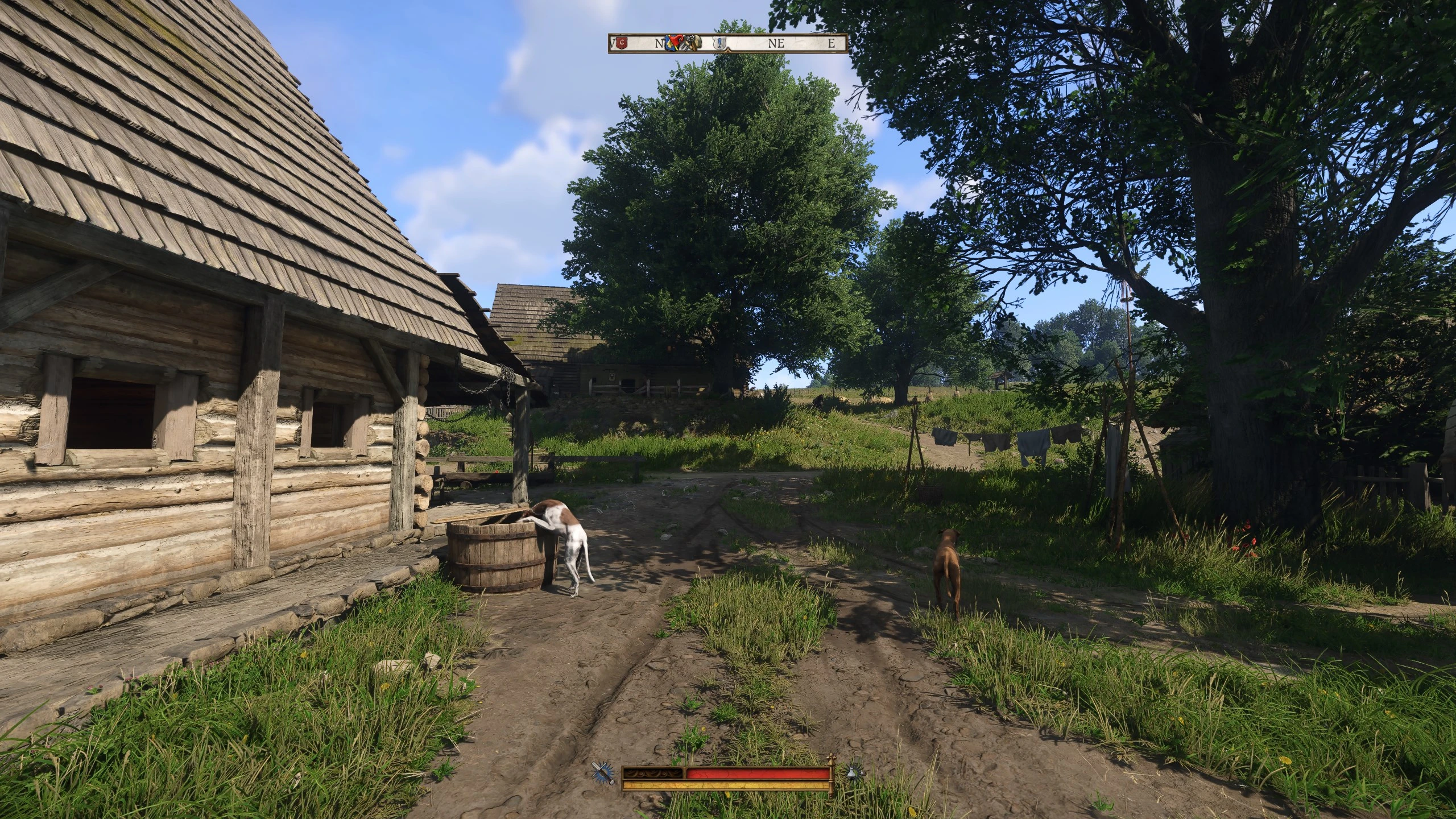Select the exclamation mark quest marker
Viewport: 1456px width, 819px height.
720,43
